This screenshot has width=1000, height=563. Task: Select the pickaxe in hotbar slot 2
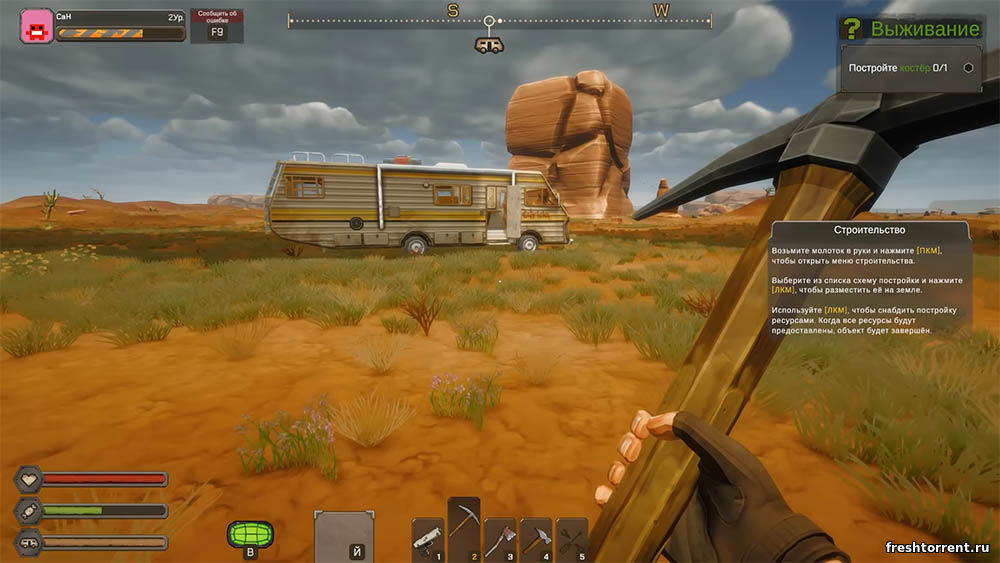[x=463, y=530]
